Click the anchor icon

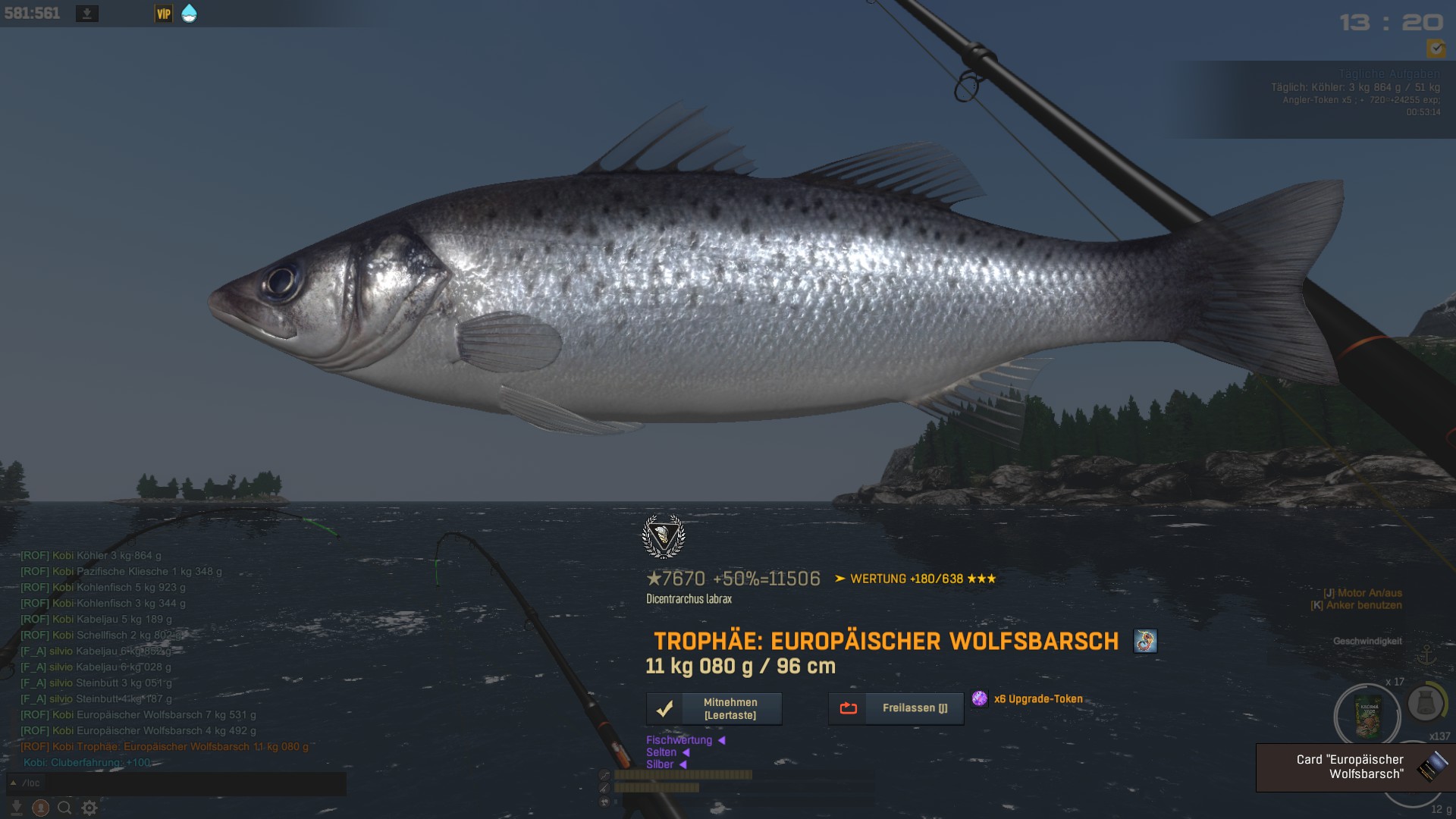pyautogui.click(x=1426, y=654)
